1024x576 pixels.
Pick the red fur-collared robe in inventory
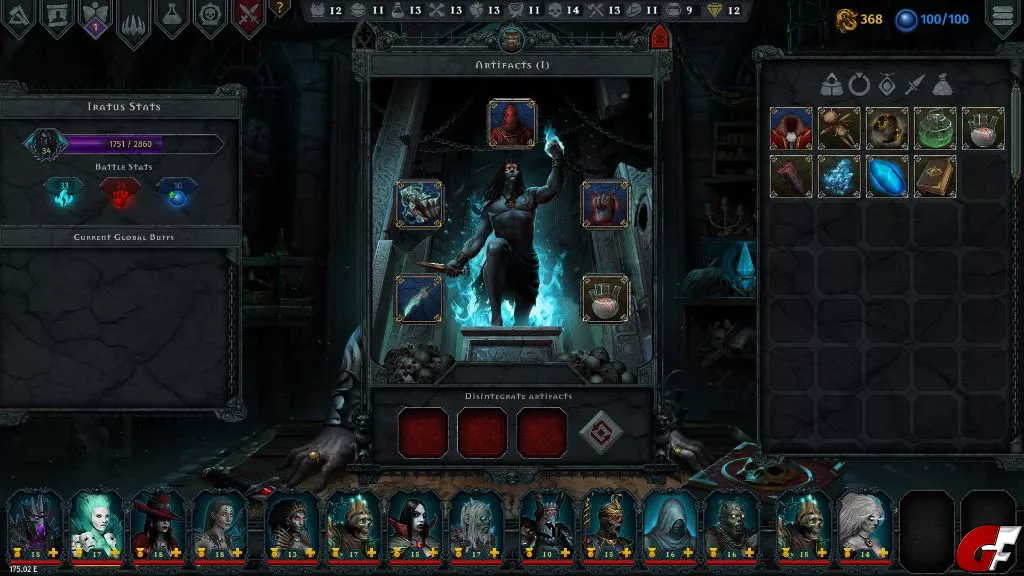coord(790,128)
